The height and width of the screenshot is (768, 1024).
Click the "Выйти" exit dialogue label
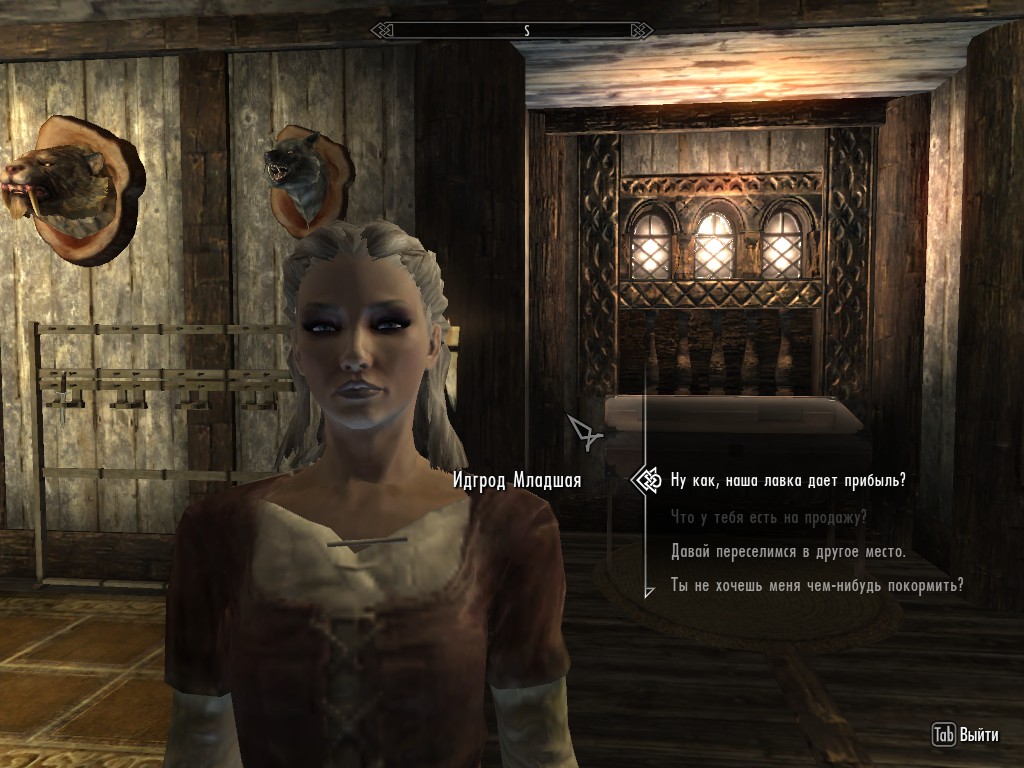pyautogui.click(x=978, y=735)
